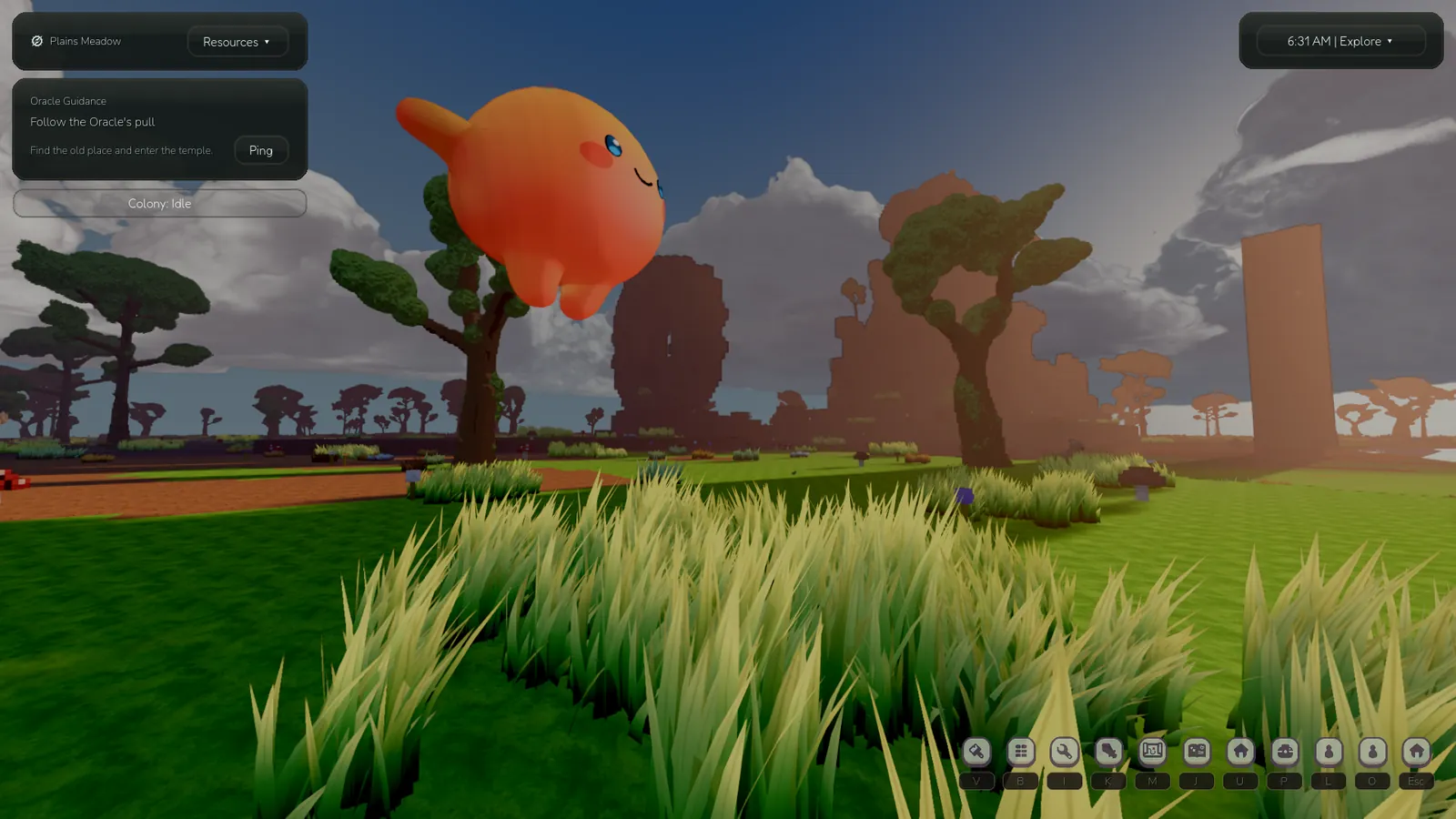Open the second character panel (O)
The height and width of the screenshot is (819, 1456).
[x=1371, y=752]
